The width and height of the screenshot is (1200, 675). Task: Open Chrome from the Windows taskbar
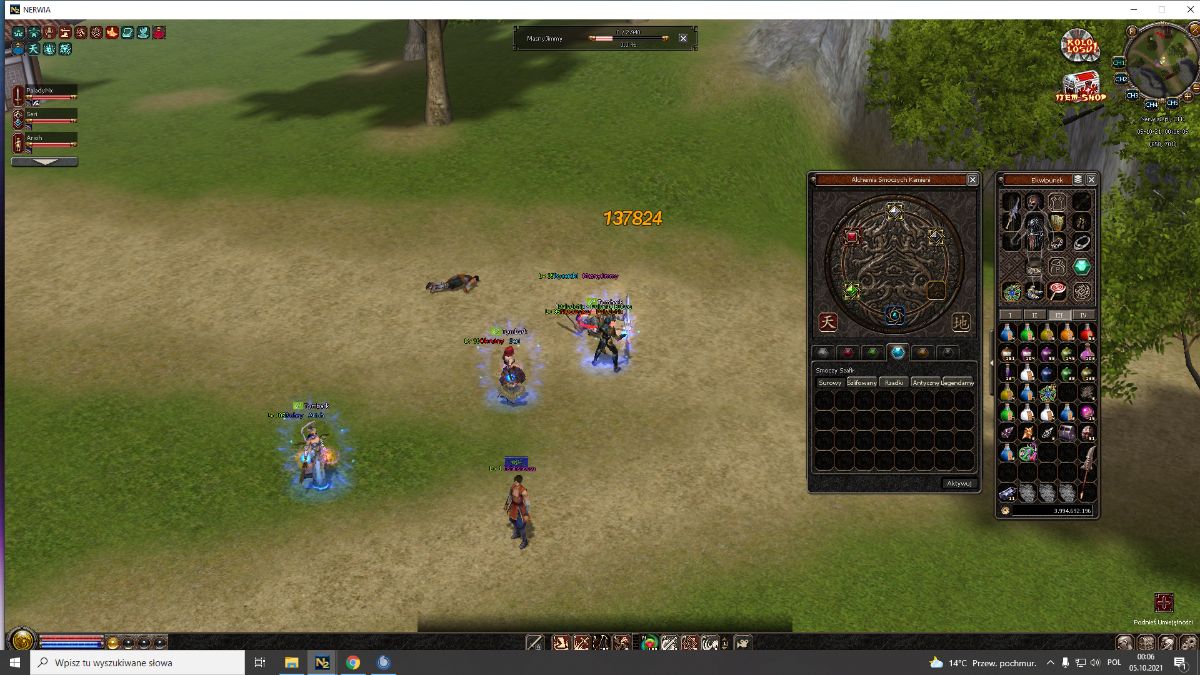point(353,662)
